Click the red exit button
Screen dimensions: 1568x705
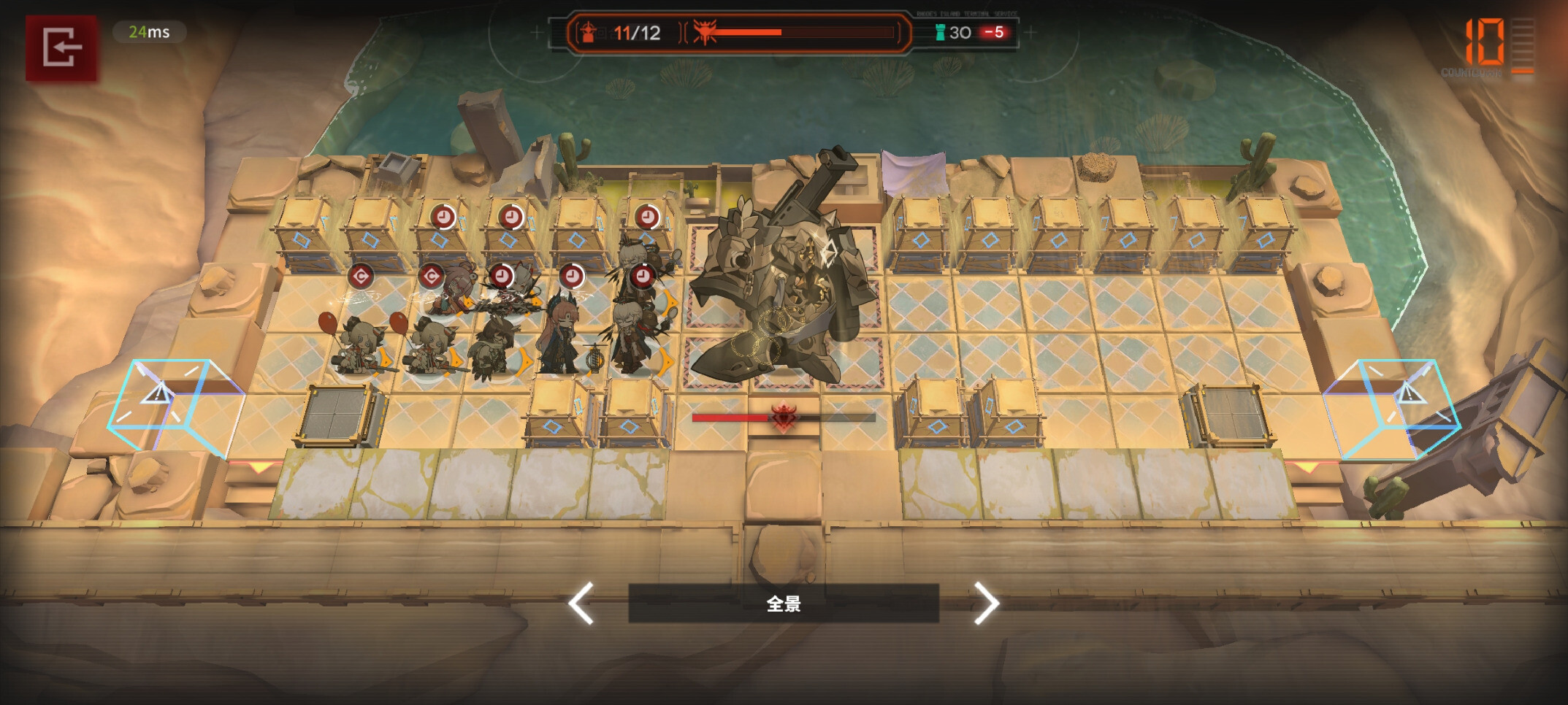[61, 48]
